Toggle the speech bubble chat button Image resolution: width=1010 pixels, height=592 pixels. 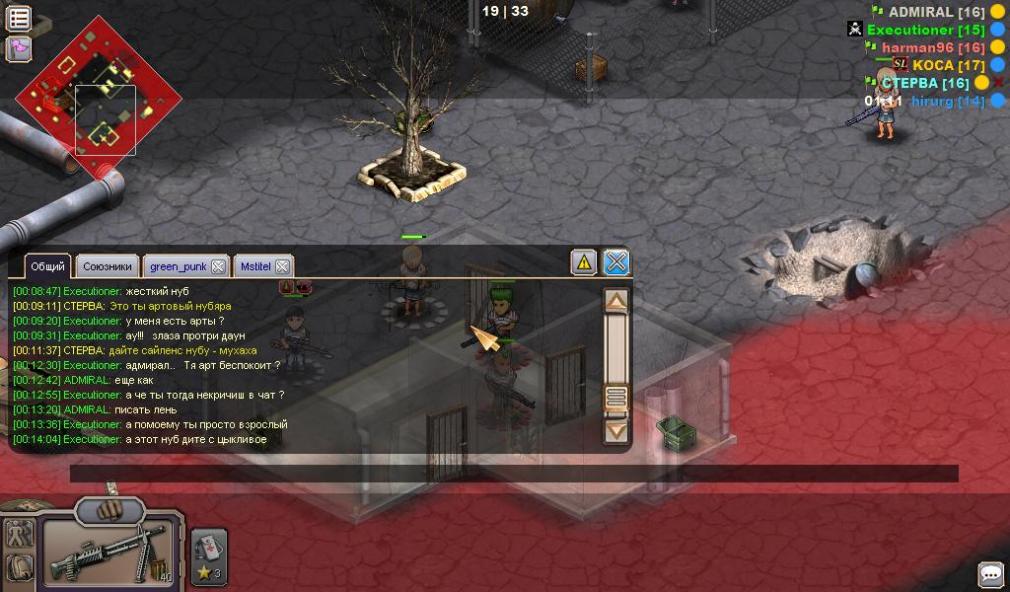tap(991, 575)
